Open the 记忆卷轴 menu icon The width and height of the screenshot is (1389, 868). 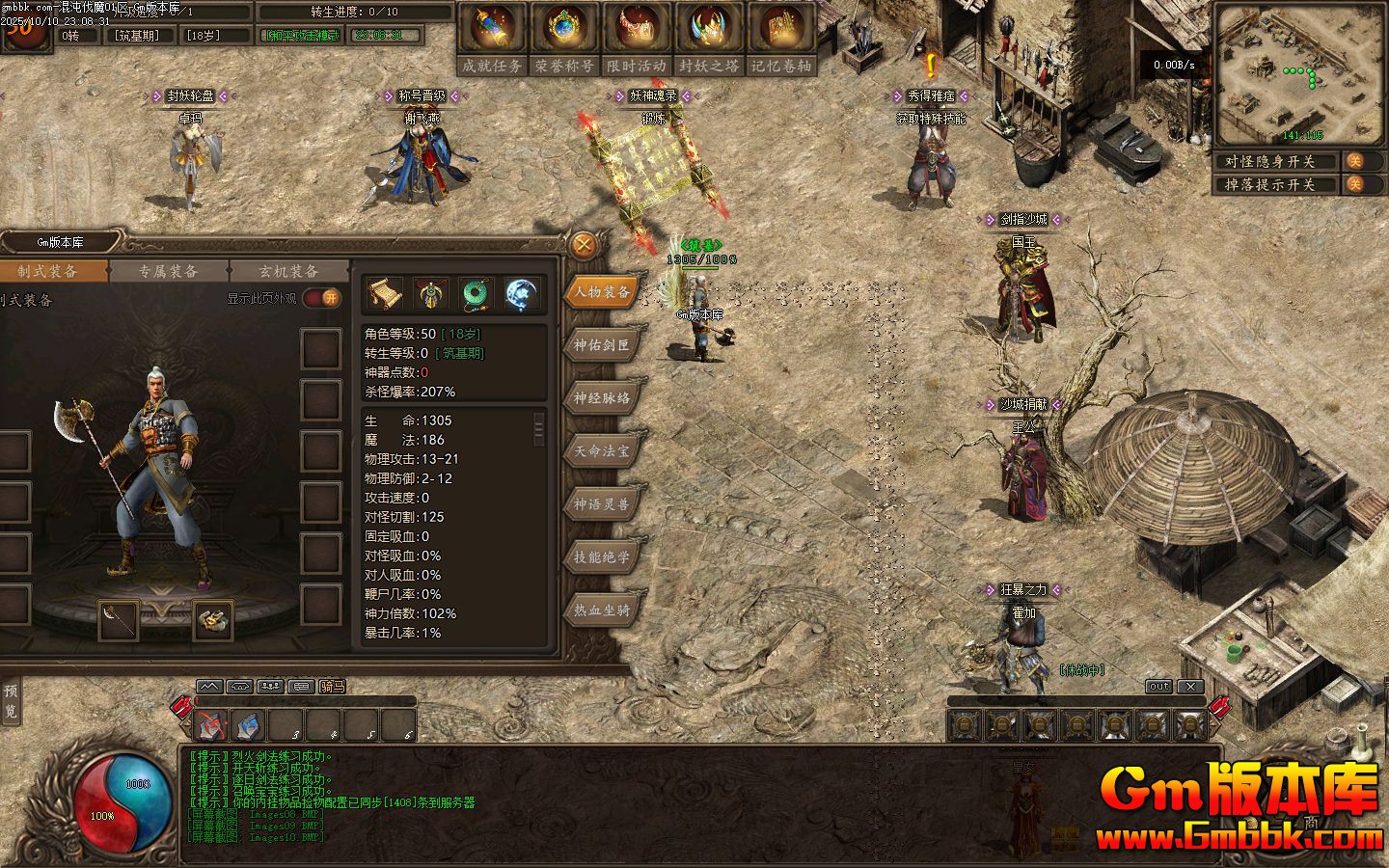781,39
